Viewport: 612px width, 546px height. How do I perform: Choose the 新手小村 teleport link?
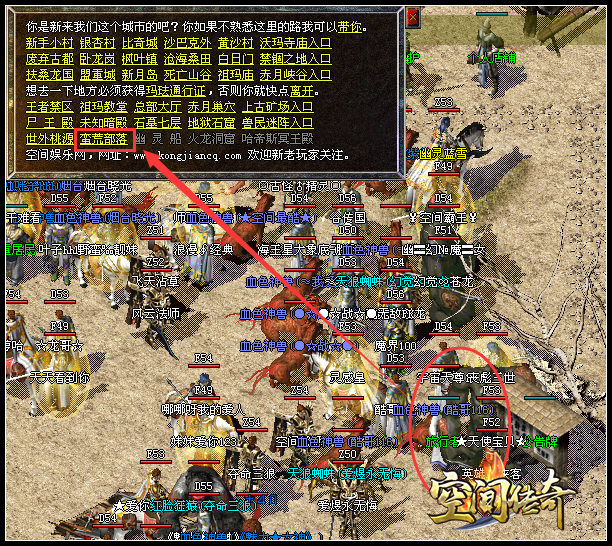coord(49,42)
